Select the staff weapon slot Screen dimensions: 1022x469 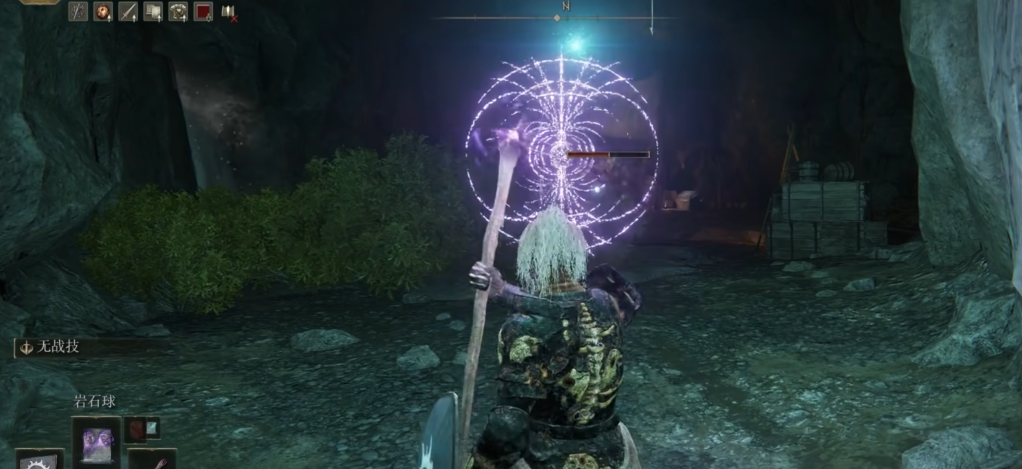tap(152, 460)
